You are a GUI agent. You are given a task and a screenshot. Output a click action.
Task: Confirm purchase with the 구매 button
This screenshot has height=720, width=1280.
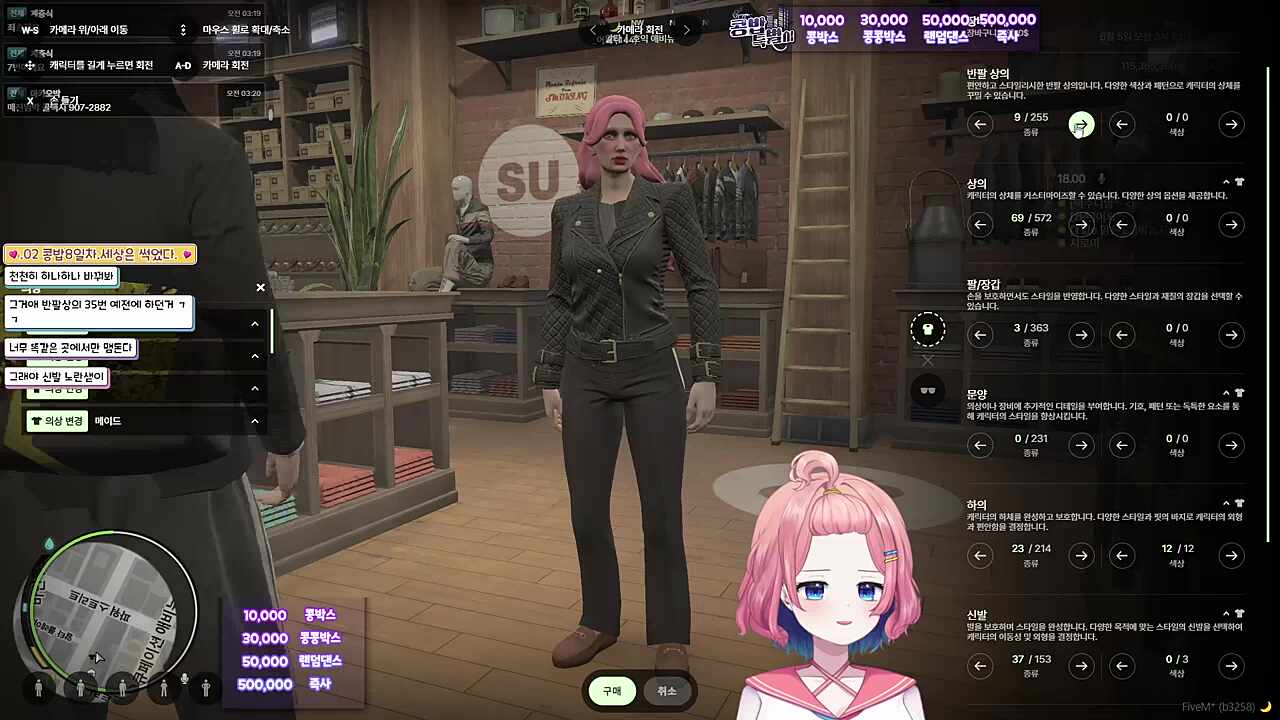click(611, 691)
